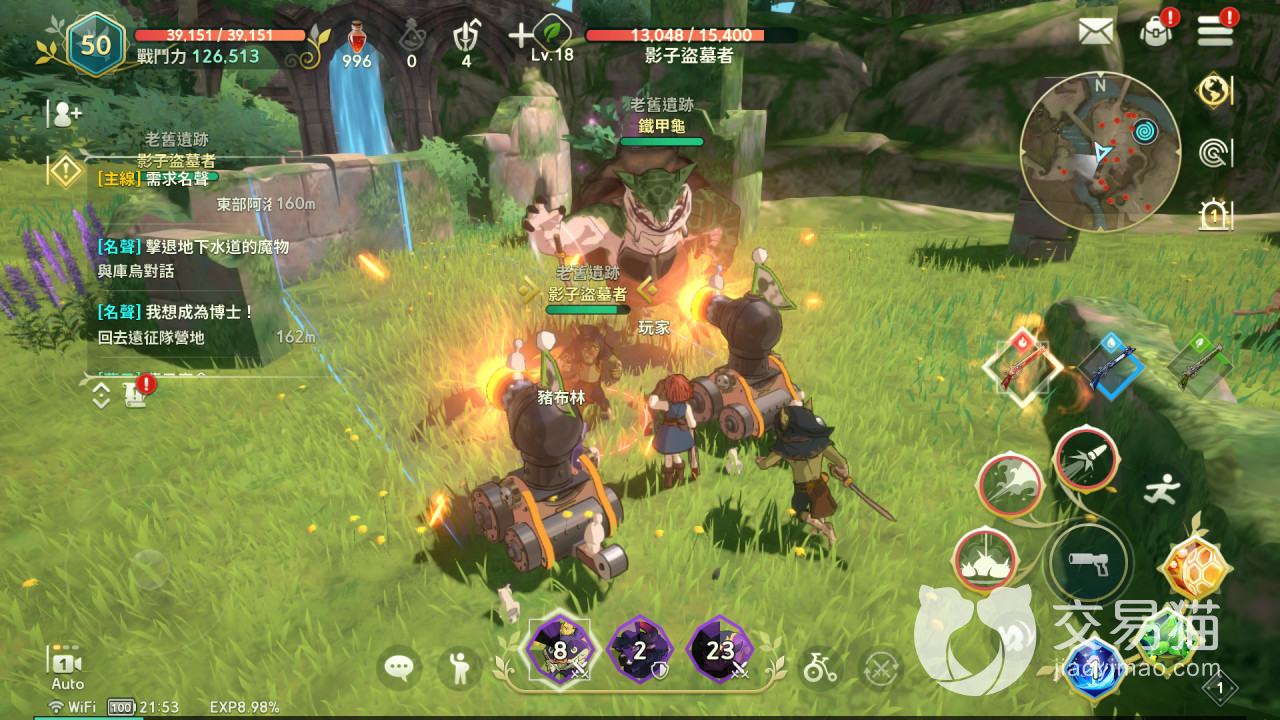Select quest 擊退地下水道的魔物
The image size is (1280, 720).
tap(193, 246)
